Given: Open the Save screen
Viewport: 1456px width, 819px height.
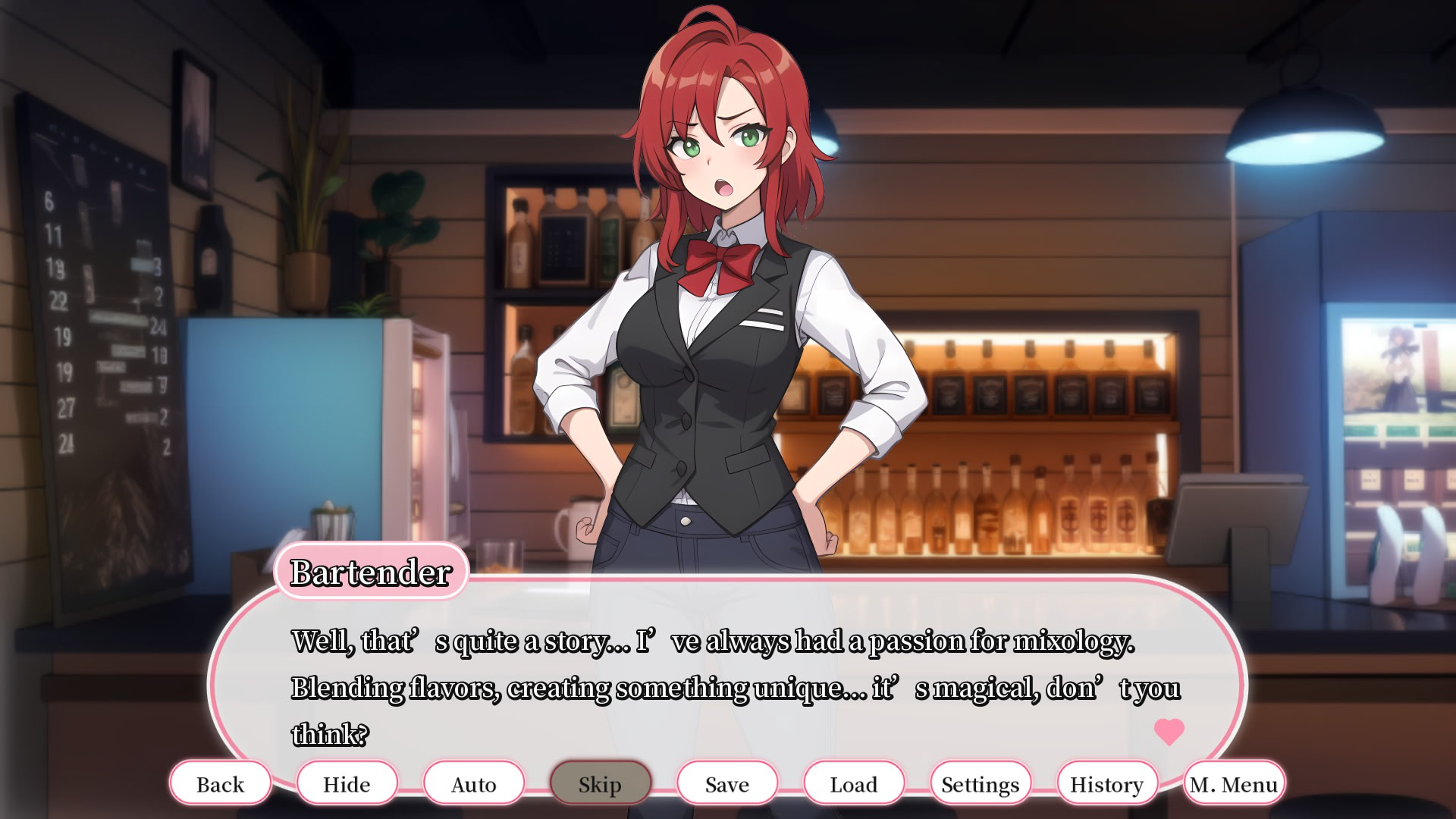Looking at the screenshot, I should tap(726, 783).
